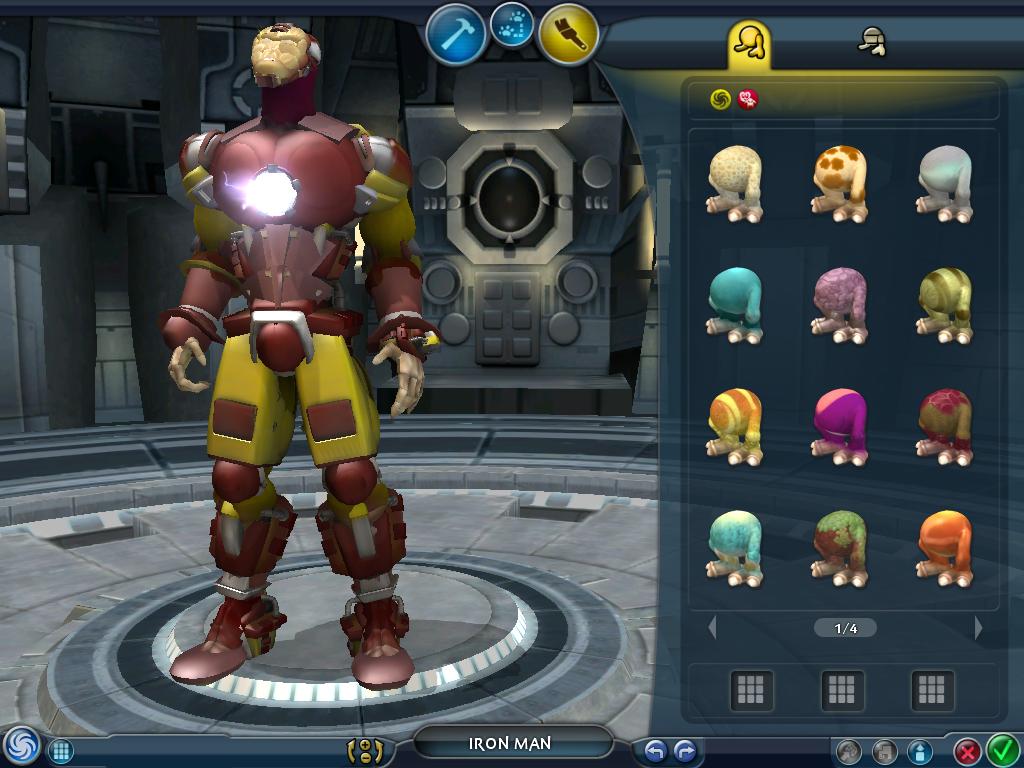Go to the next paint page
Image resolution: width=1024 pixels, height=768 pixels.
click(x=978, y=628)
